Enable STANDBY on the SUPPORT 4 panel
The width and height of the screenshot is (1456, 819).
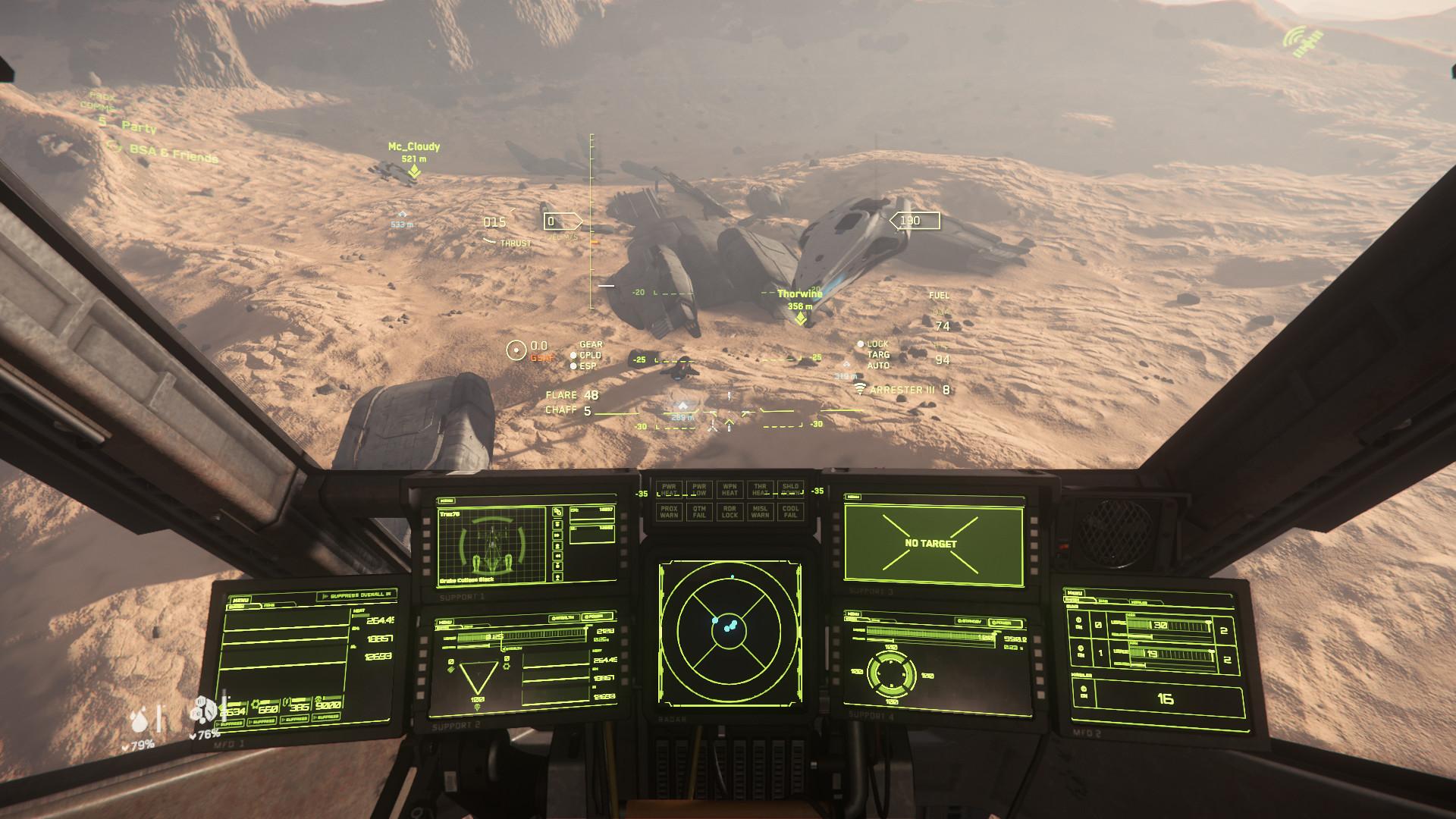click(969, 621)
